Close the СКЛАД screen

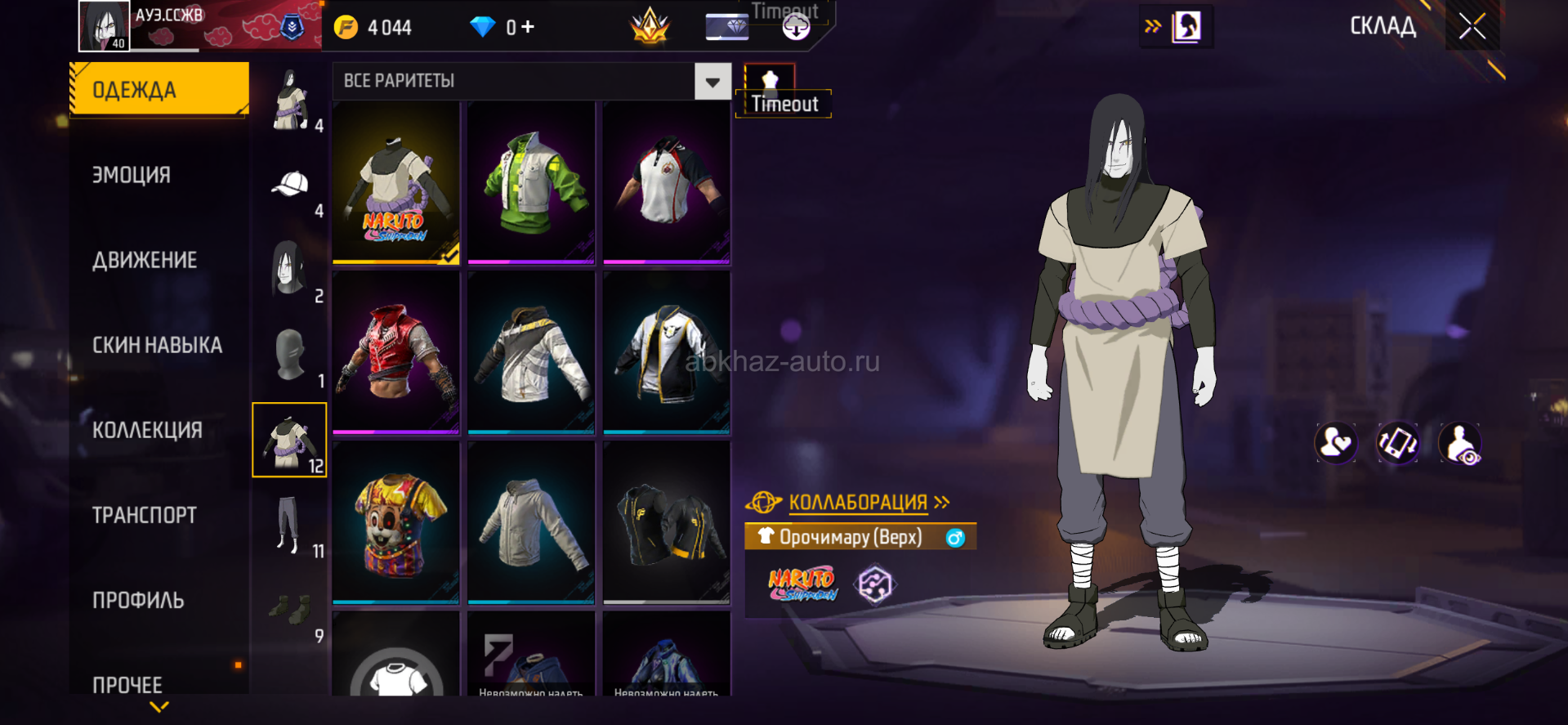1472,27
